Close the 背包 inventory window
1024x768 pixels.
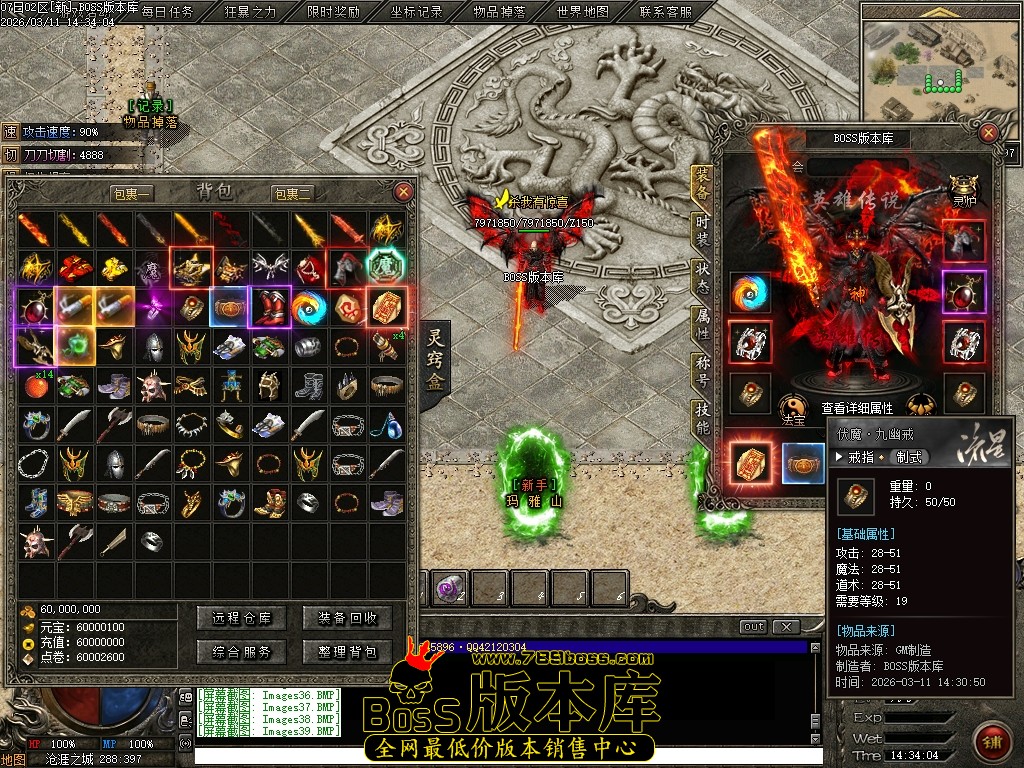tap(403, 191)
